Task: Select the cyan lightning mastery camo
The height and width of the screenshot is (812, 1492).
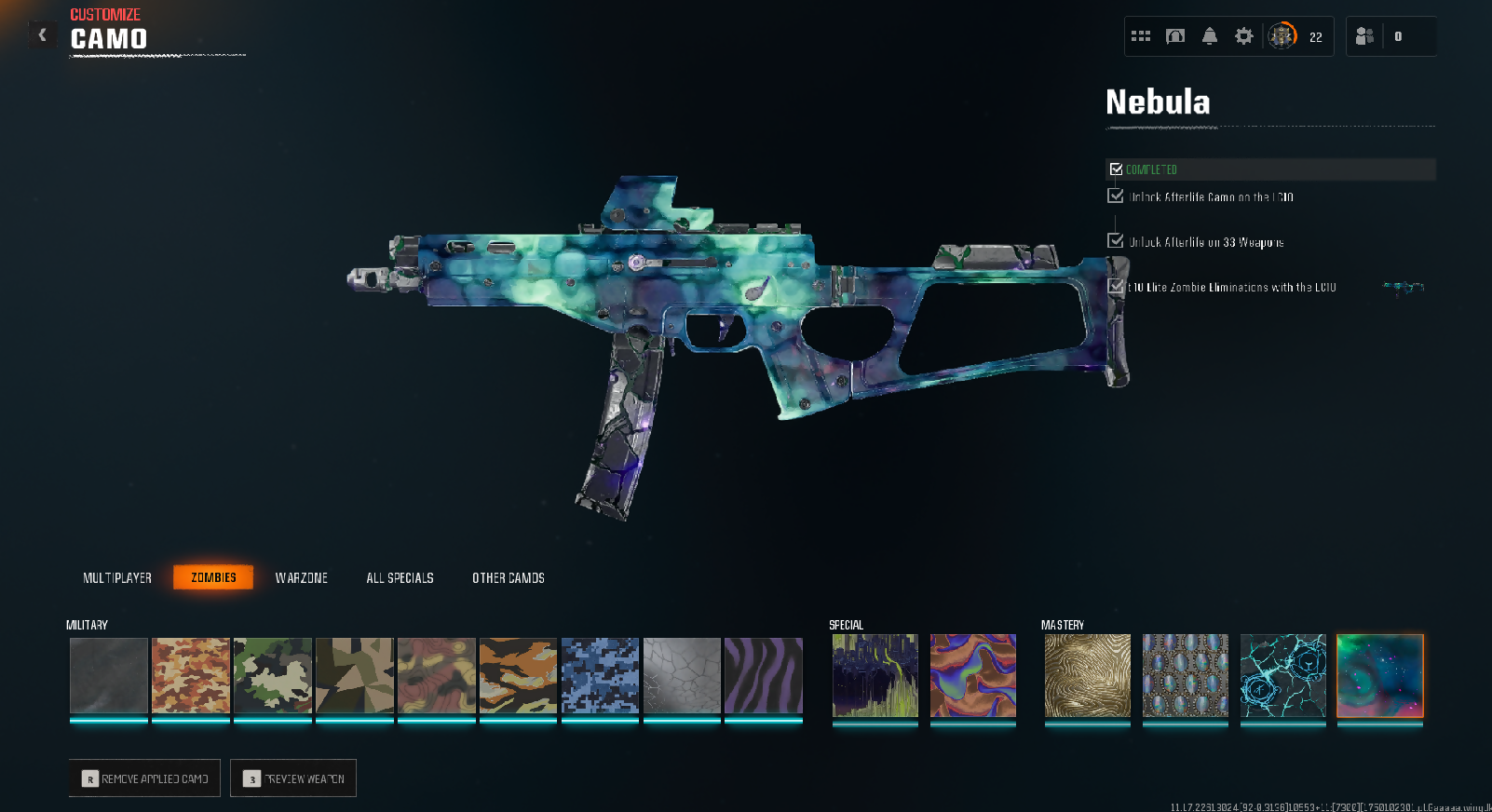Action: pos(1283,676)
